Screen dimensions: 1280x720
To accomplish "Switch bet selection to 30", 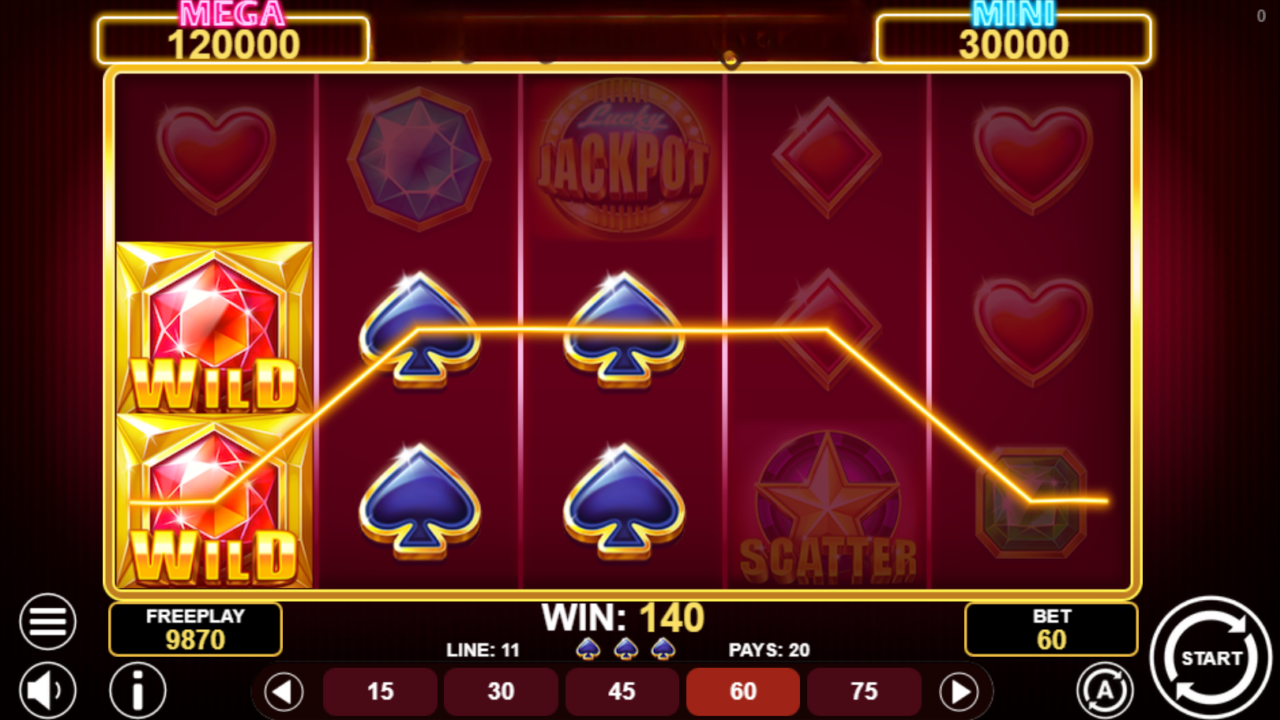I will [501, 691].
